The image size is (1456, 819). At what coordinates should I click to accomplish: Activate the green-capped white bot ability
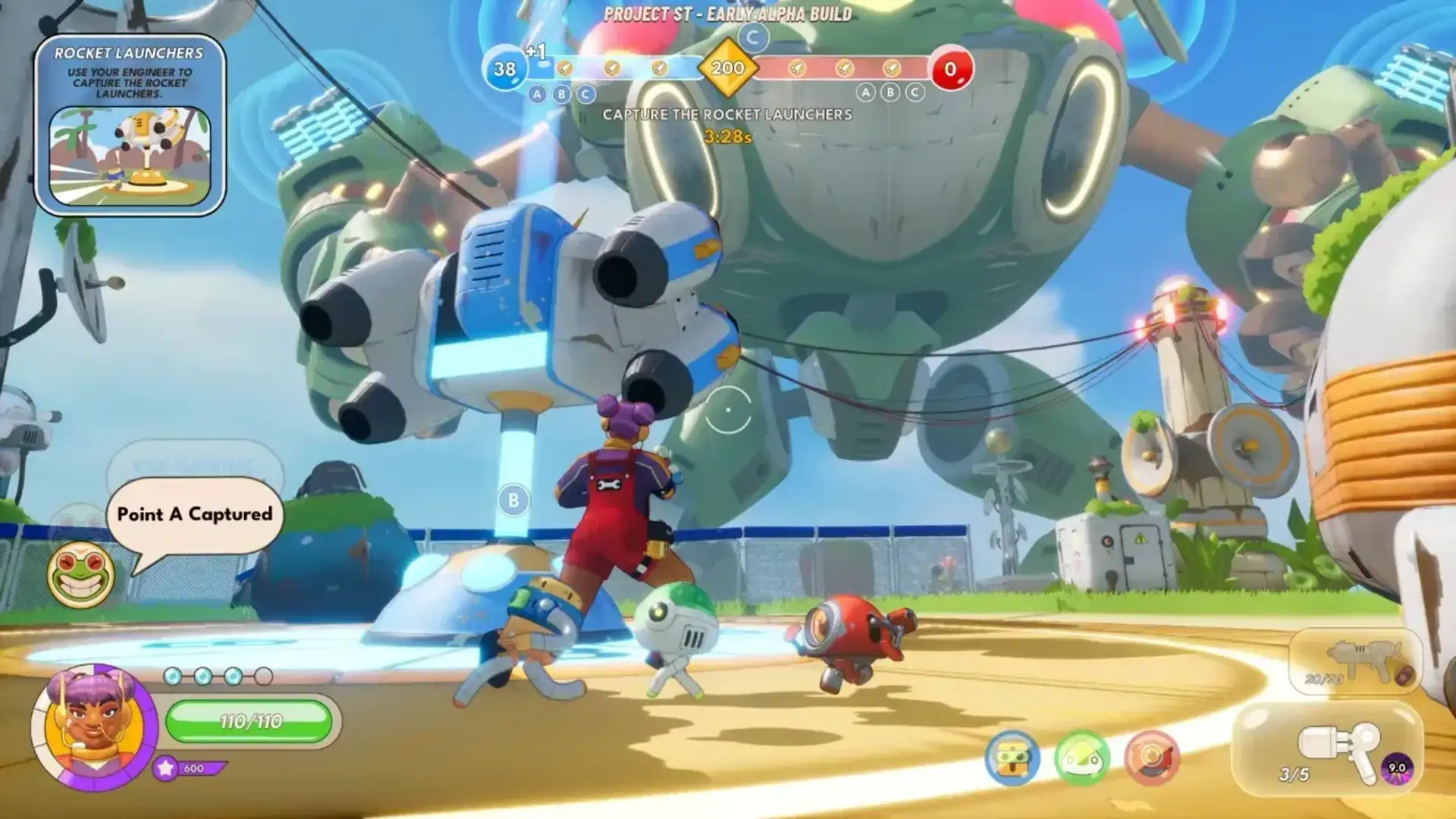pyautogui.click(x=1081, y=758)
